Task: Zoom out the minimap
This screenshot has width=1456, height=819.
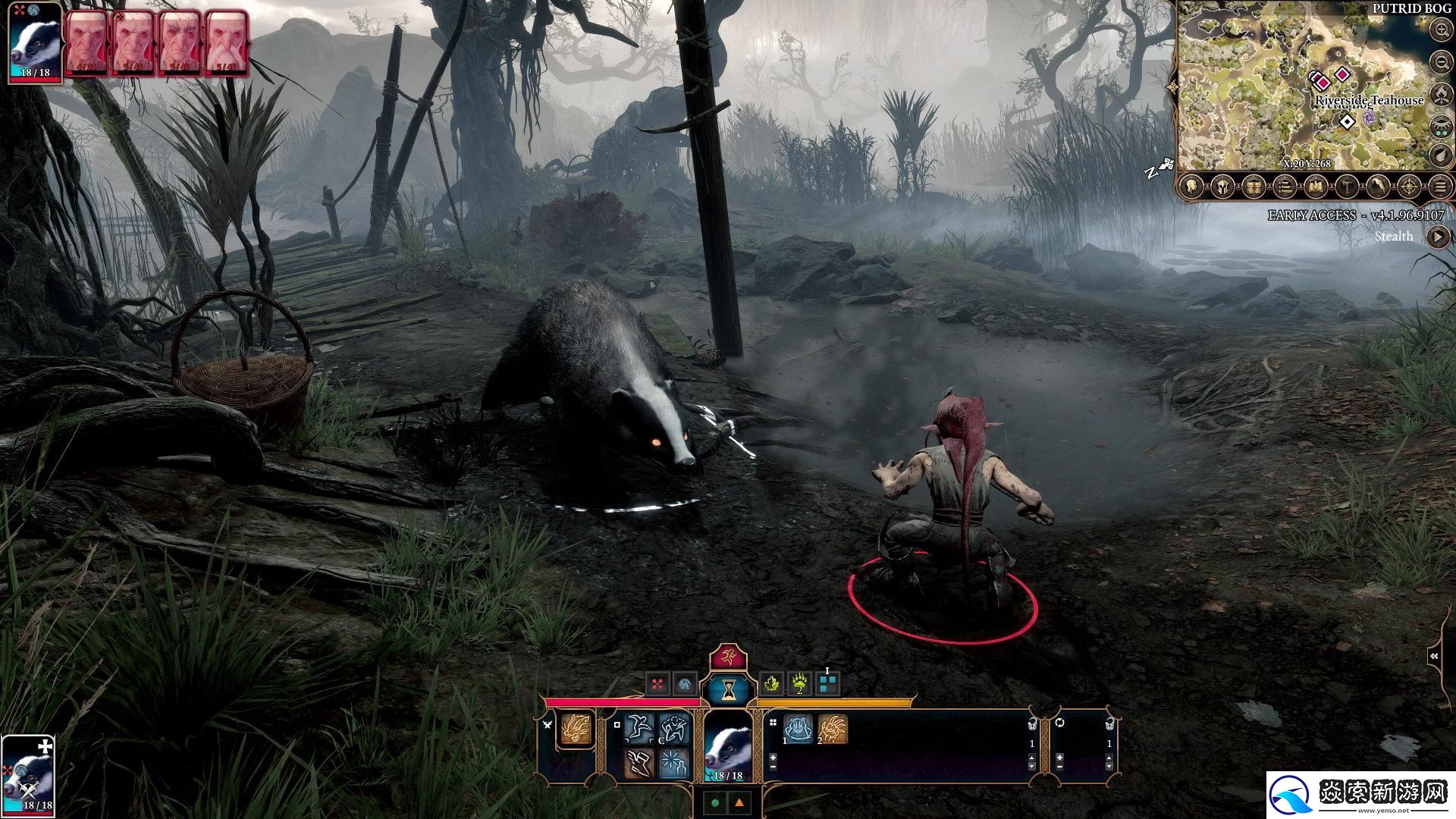Action: point(1441,62)
